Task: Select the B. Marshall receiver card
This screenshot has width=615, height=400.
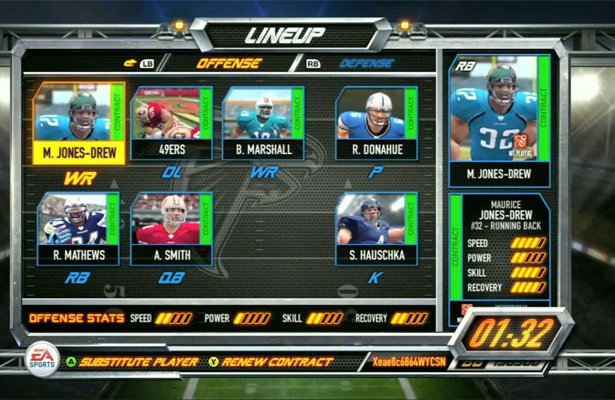Action: tap(263, 123)
